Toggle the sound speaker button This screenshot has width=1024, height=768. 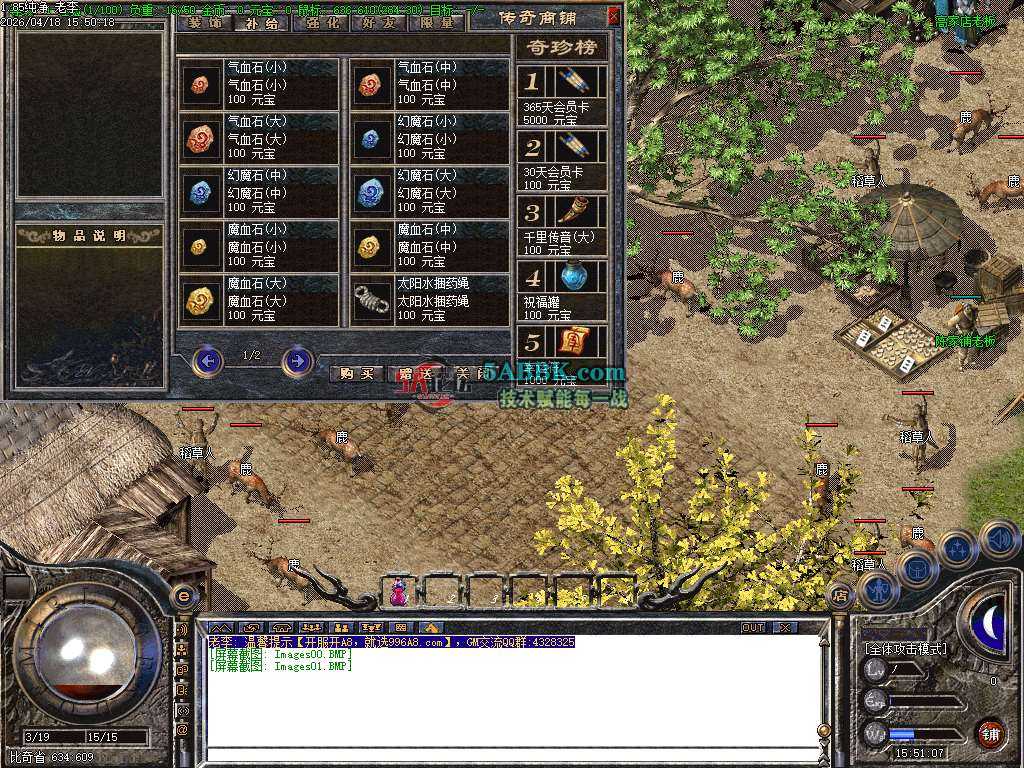click(x=998, y=539)
